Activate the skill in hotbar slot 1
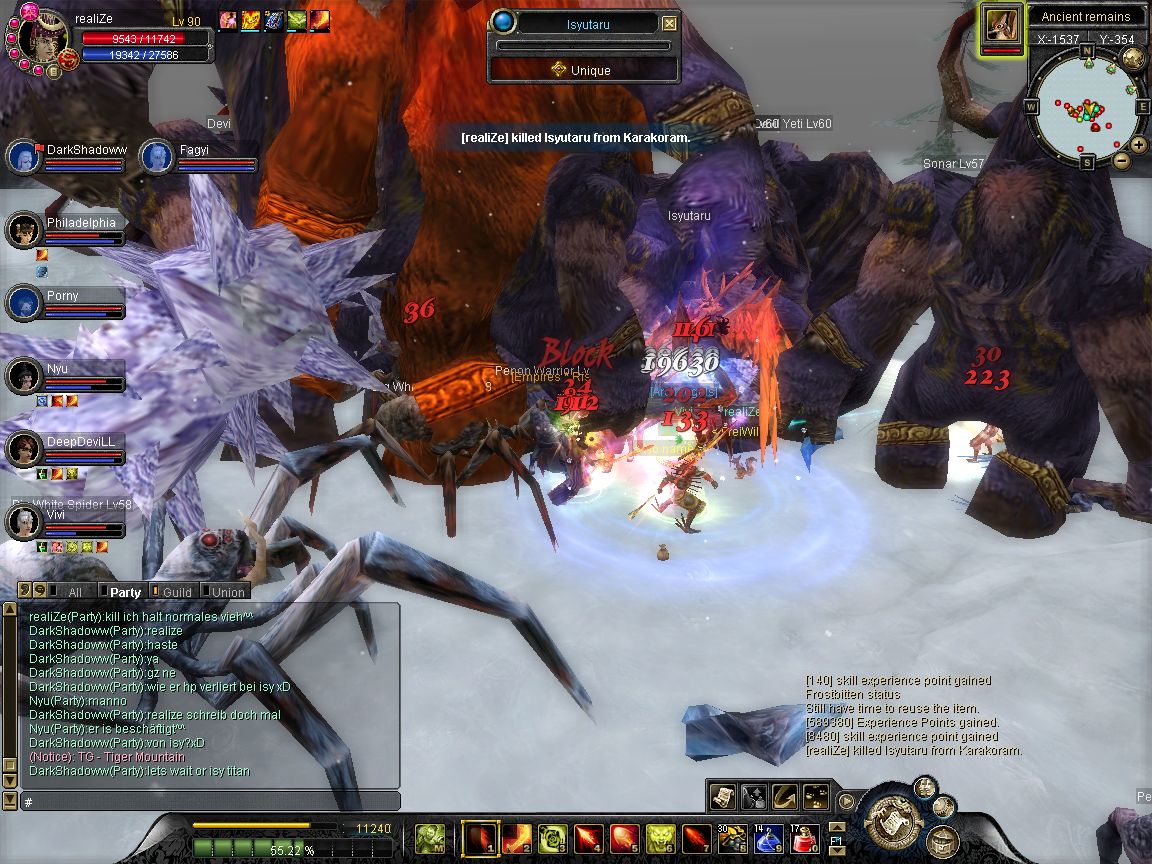Screen dimensions: 1152x864 pos(479,838)
